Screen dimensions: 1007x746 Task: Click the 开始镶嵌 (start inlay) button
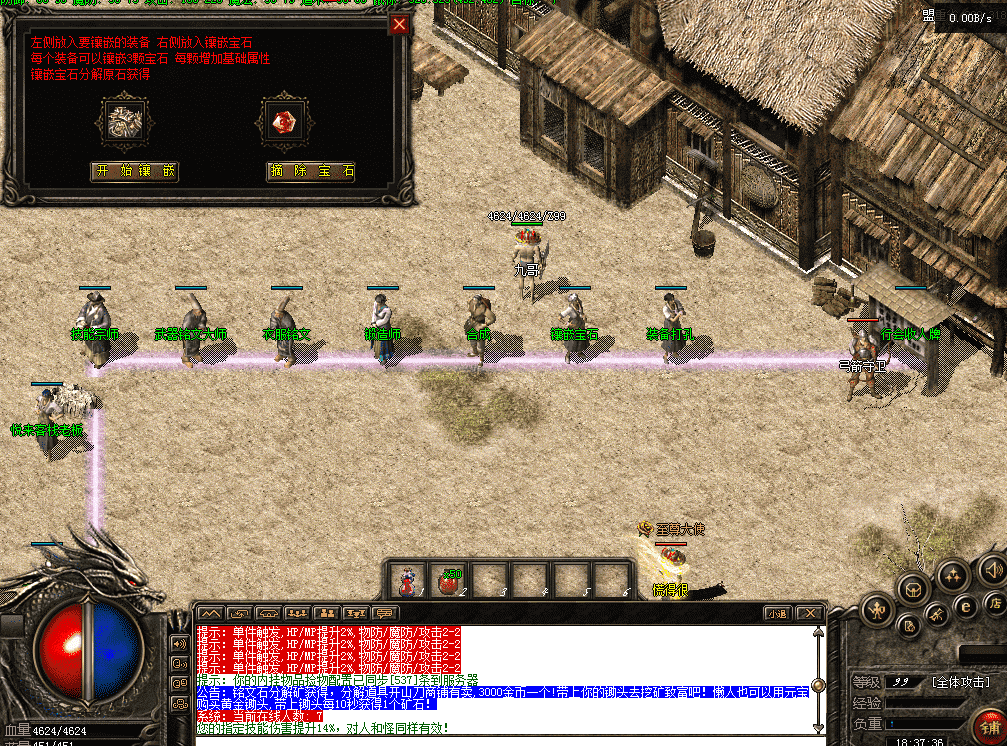click(x=134, y=171)
